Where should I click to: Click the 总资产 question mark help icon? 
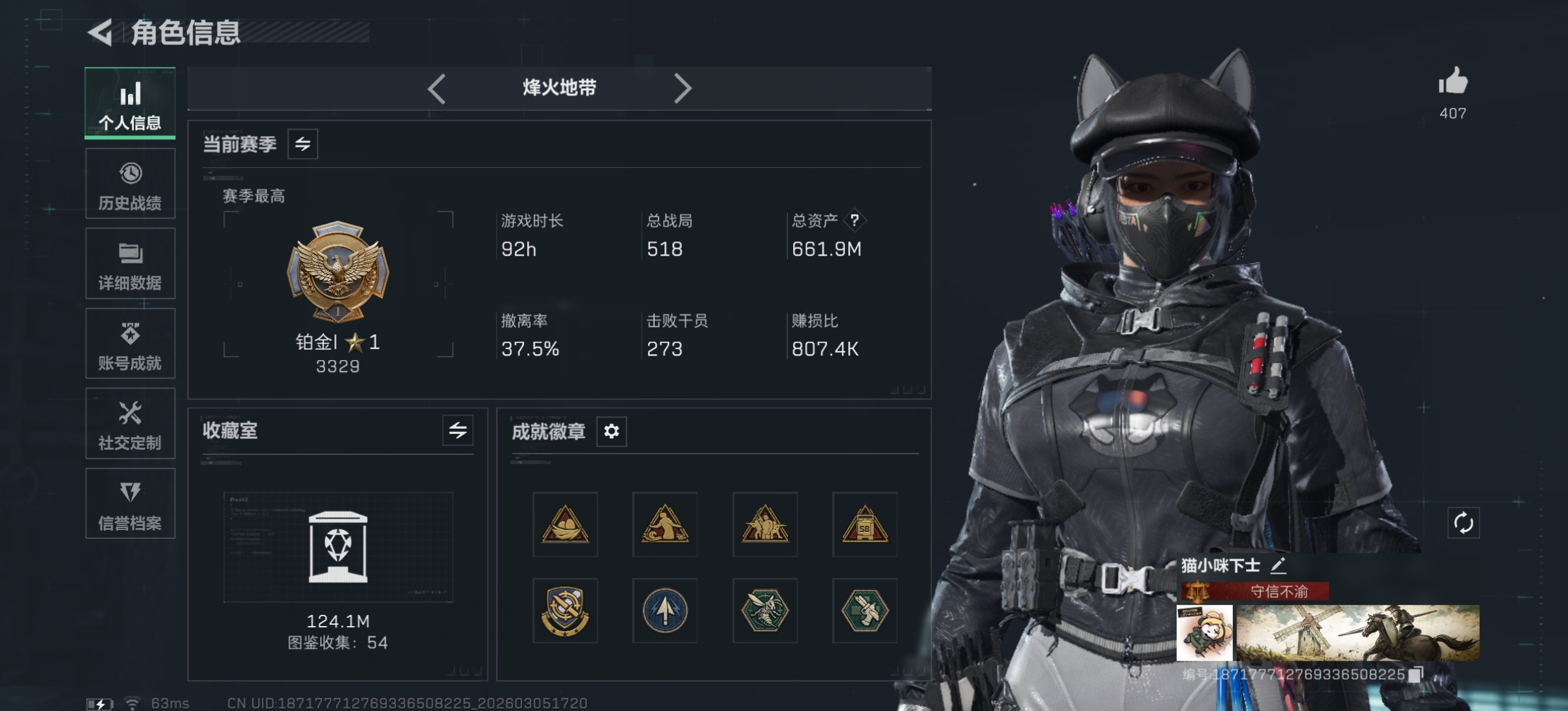(x=855, y=220)
